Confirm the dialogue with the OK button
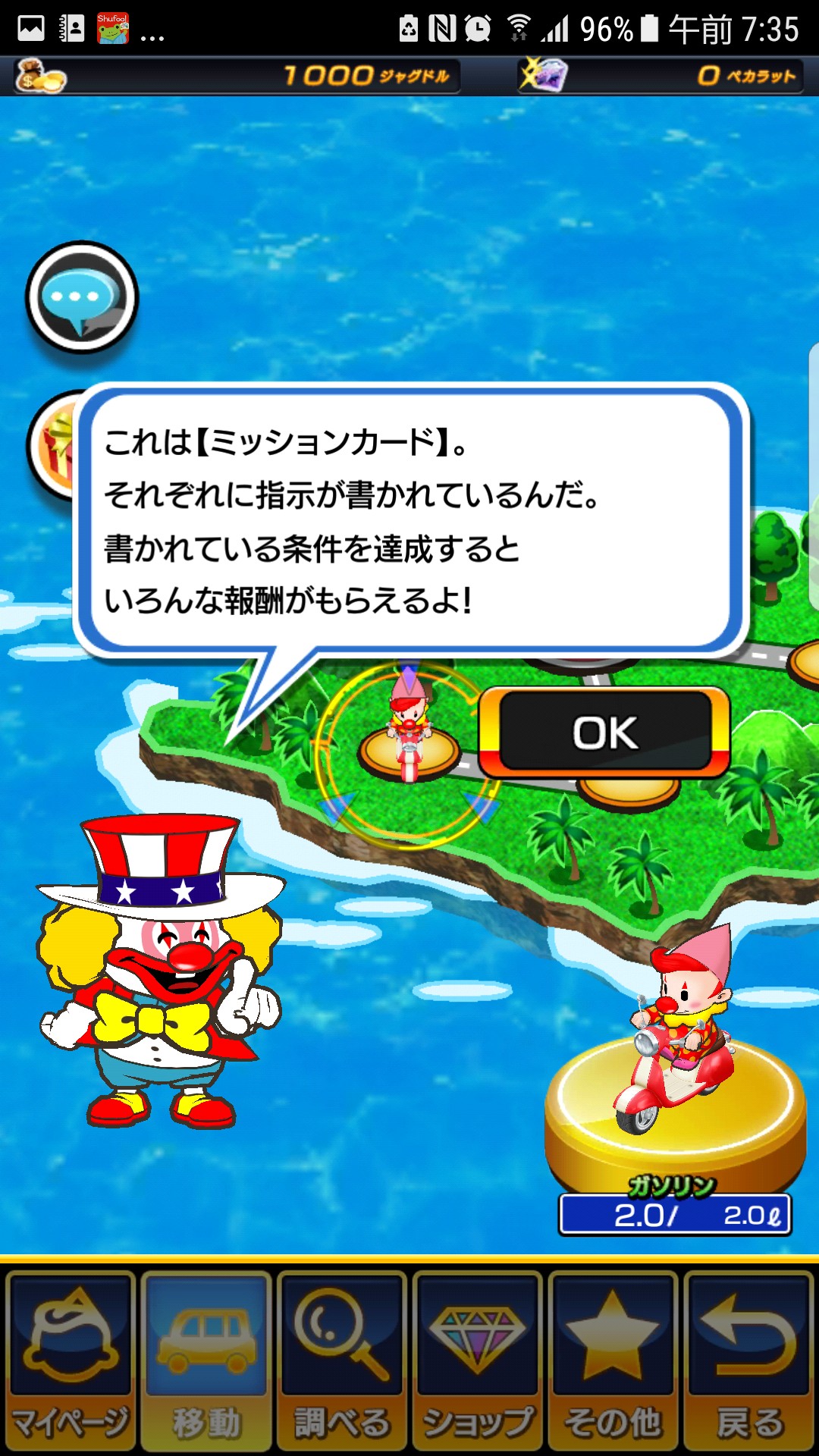Screen dimensions: 819x1456 [604, 733]
